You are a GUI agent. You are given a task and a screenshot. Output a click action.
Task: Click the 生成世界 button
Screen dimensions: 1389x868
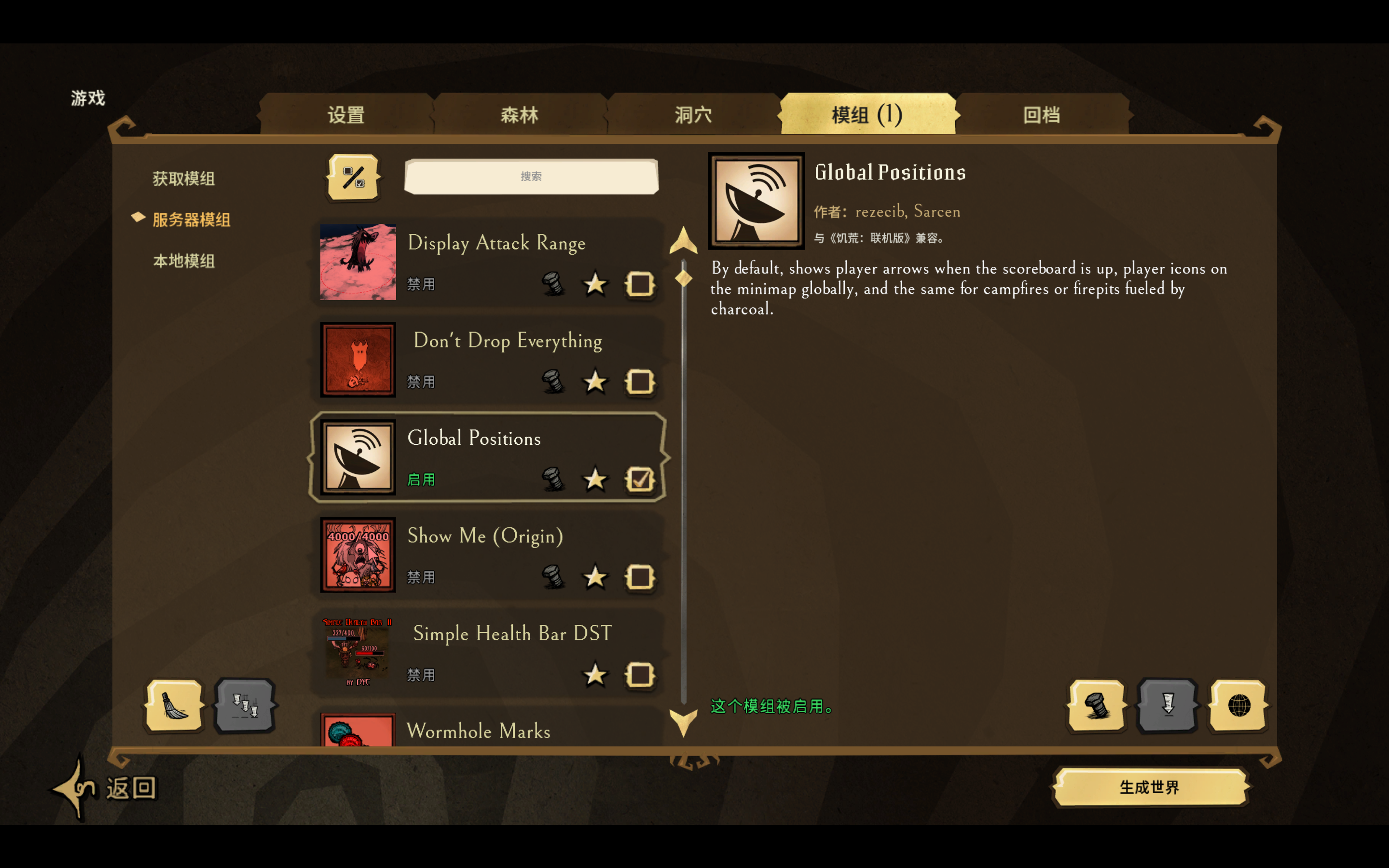[1150, 787]
